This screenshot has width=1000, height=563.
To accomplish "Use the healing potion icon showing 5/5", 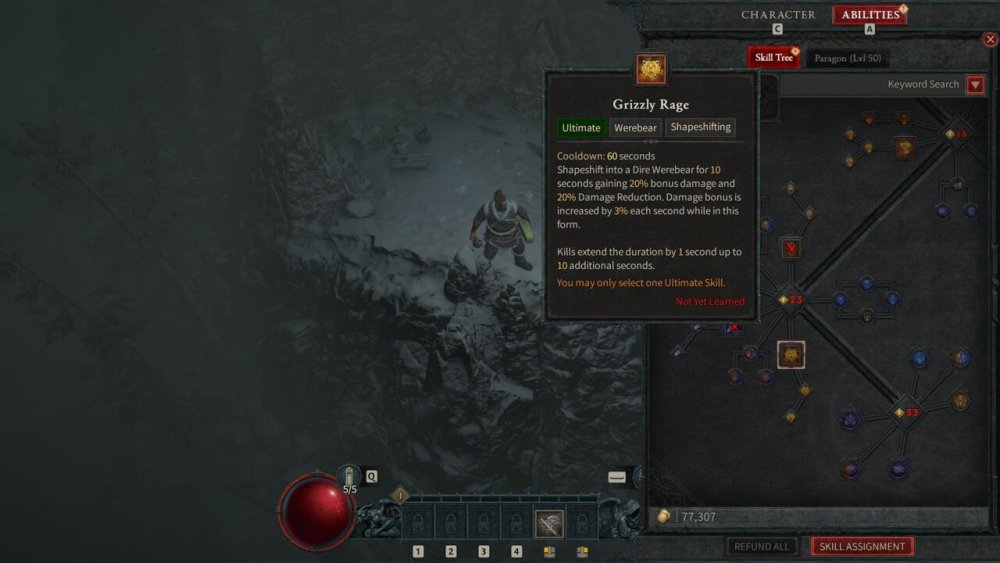I will [x=350, y=478].
